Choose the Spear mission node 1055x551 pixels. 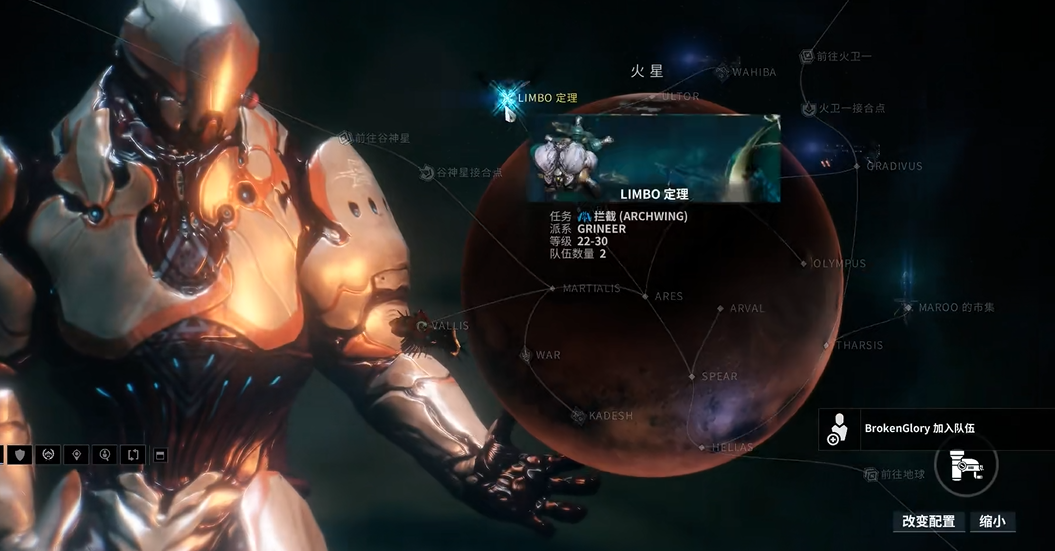coord(691,376)
